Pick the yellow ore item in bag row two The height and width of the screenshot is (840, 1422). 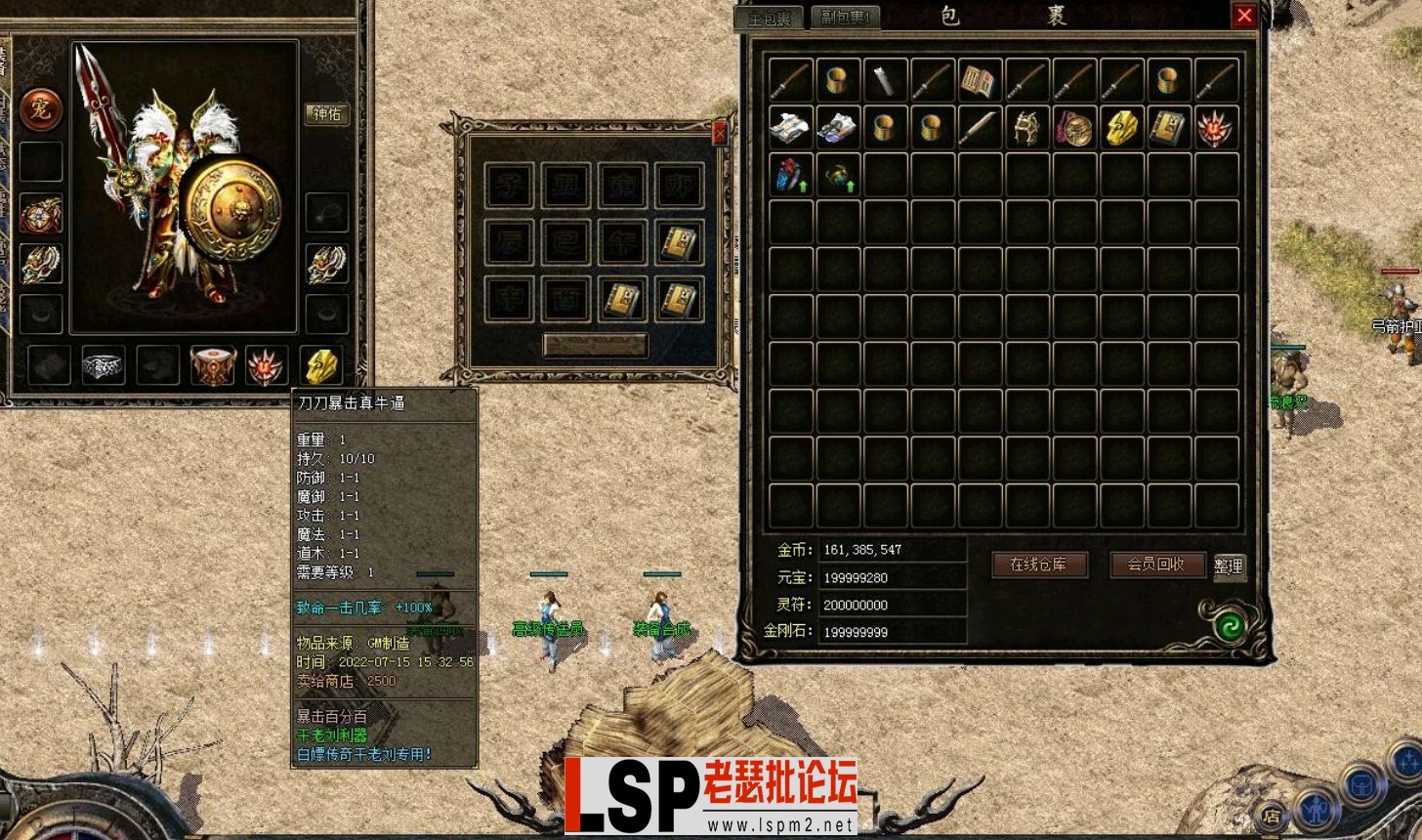pos(1122,129)
